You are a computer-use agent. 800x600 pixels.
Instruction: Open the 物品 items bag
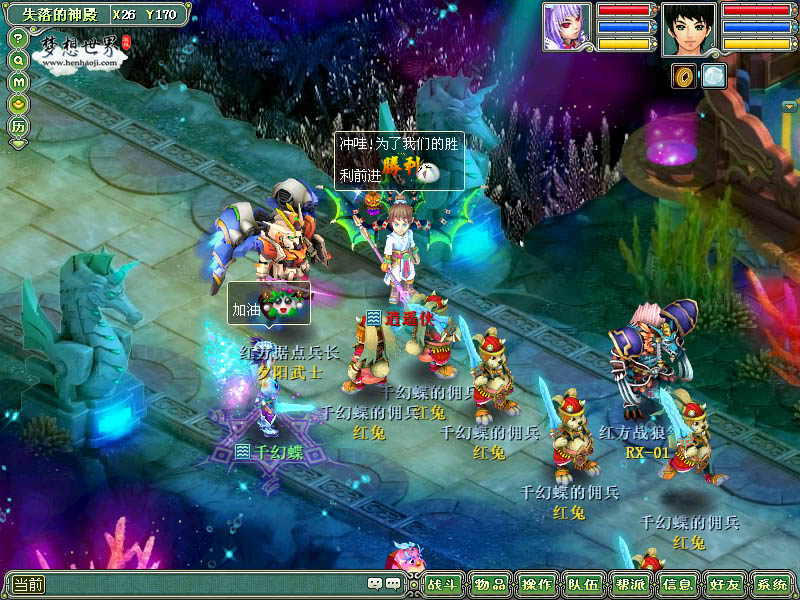[490, 585]
